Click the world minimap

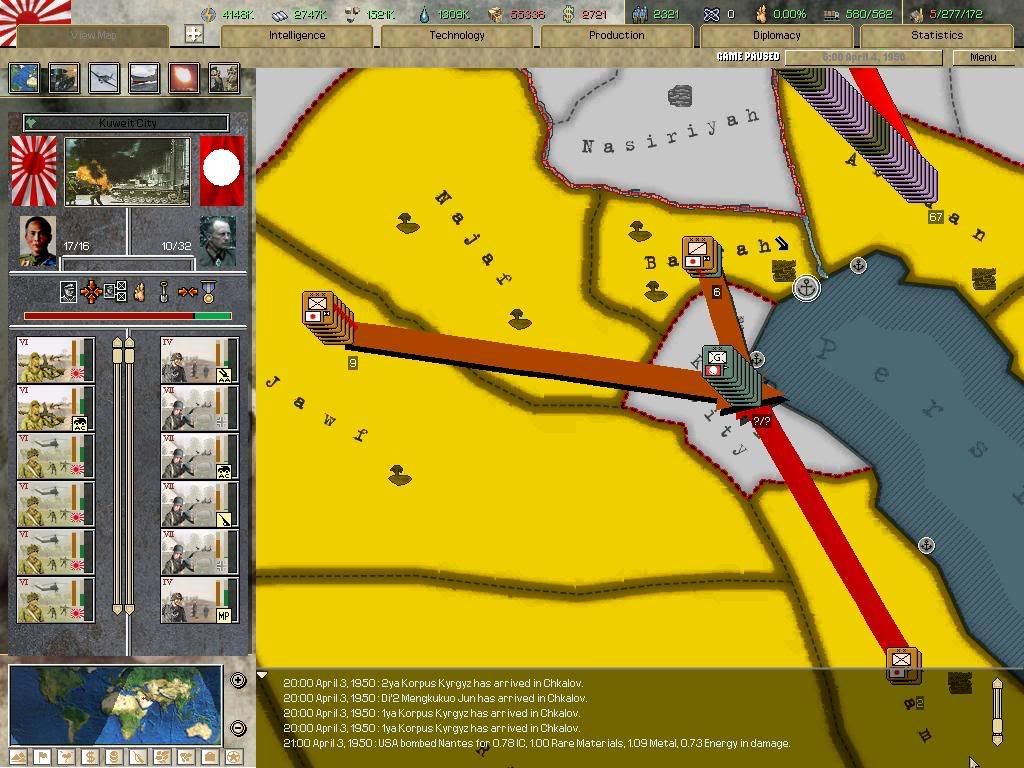(115, 704)
